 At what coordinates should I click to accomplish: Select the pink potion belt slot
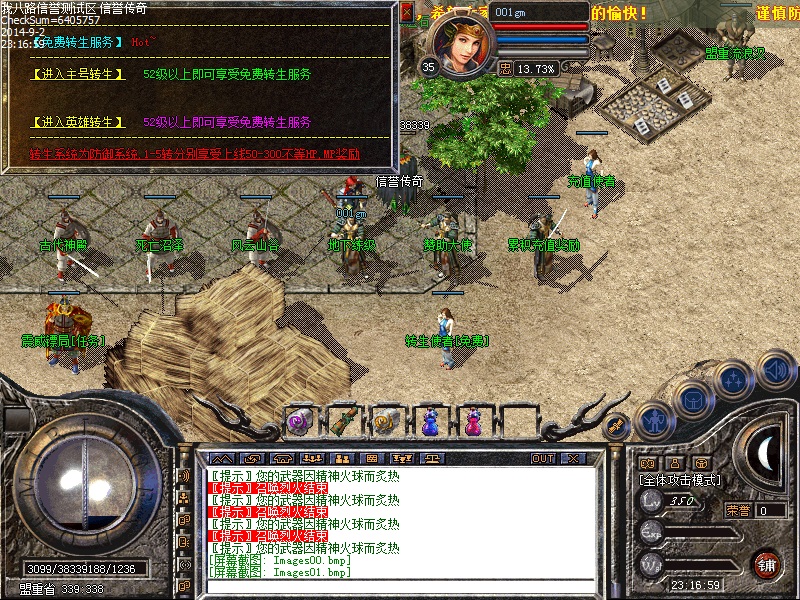coord(471,422)
